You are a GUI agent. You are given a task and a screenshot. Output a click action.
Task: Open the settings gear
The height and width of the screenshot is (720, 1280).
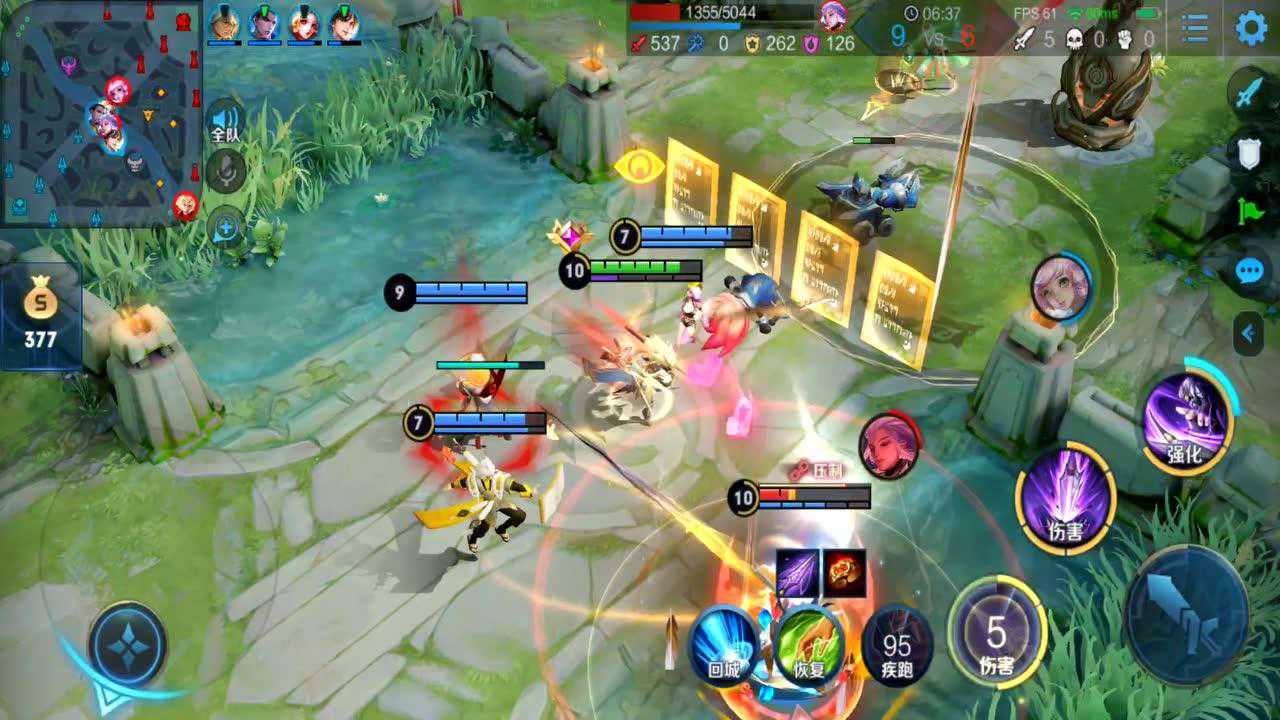point(1251,28)
